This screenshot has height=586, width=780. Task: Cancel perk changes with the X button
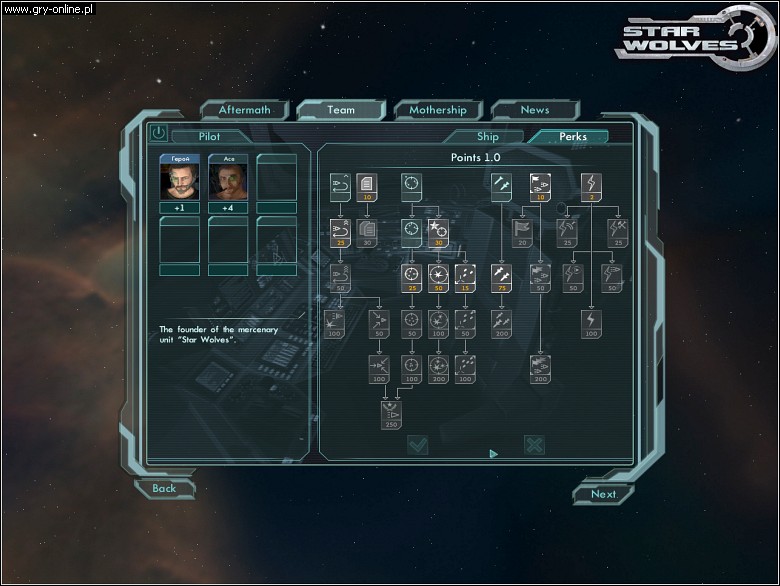(x=535, y=445)
